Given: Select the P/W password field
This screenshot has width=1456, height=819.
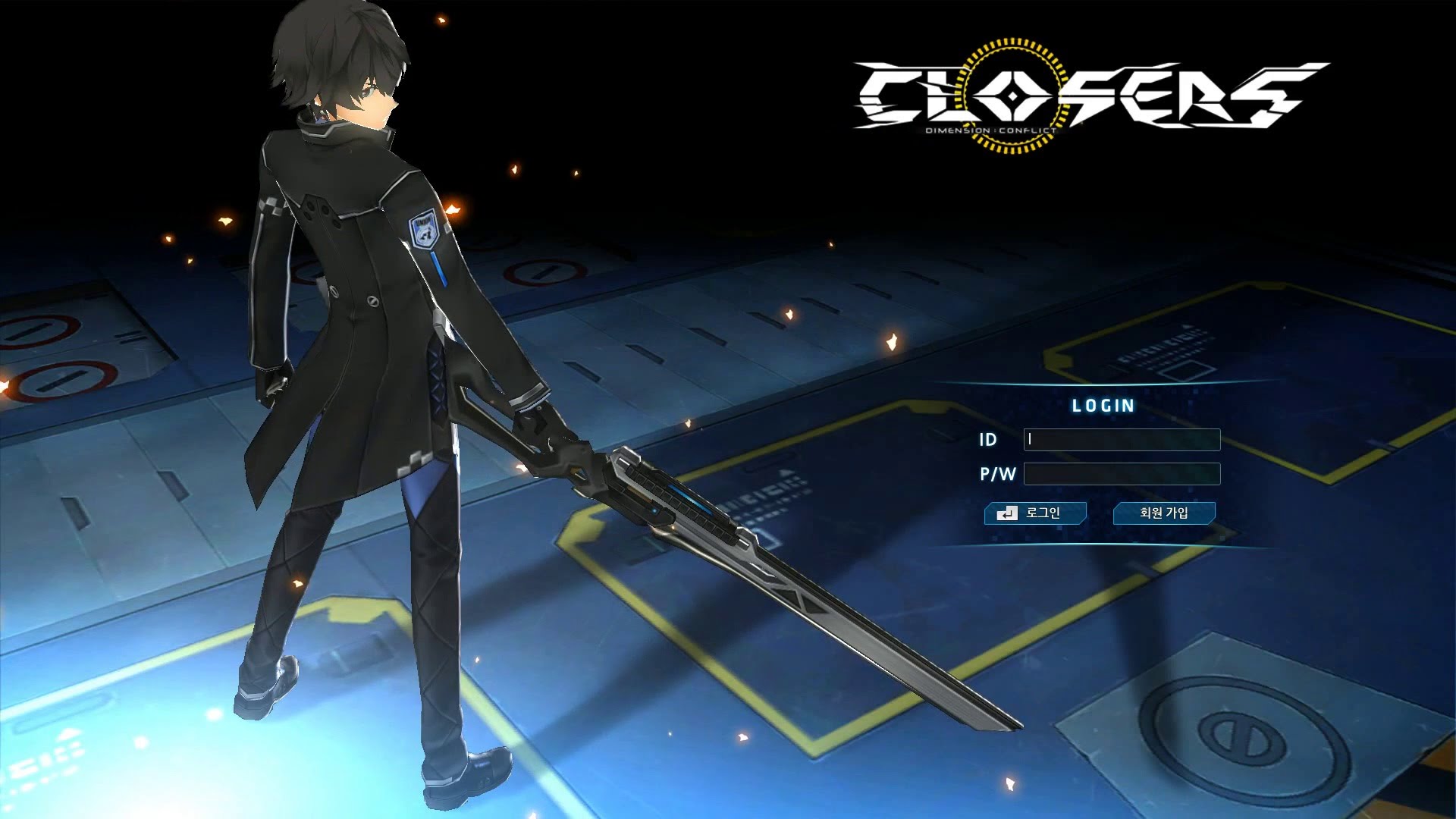Looking at the screenshot, I should 1122,474.
